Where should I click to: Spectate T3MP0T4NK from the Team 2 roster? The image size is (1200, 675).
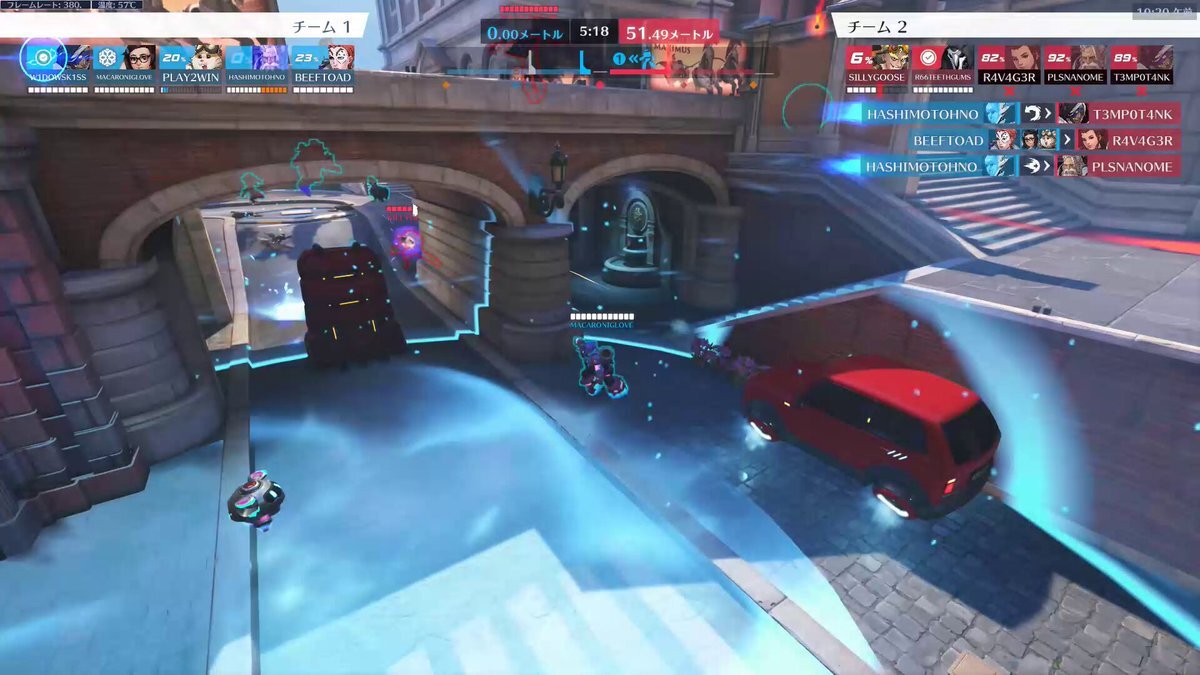(x=1141, y=65)
